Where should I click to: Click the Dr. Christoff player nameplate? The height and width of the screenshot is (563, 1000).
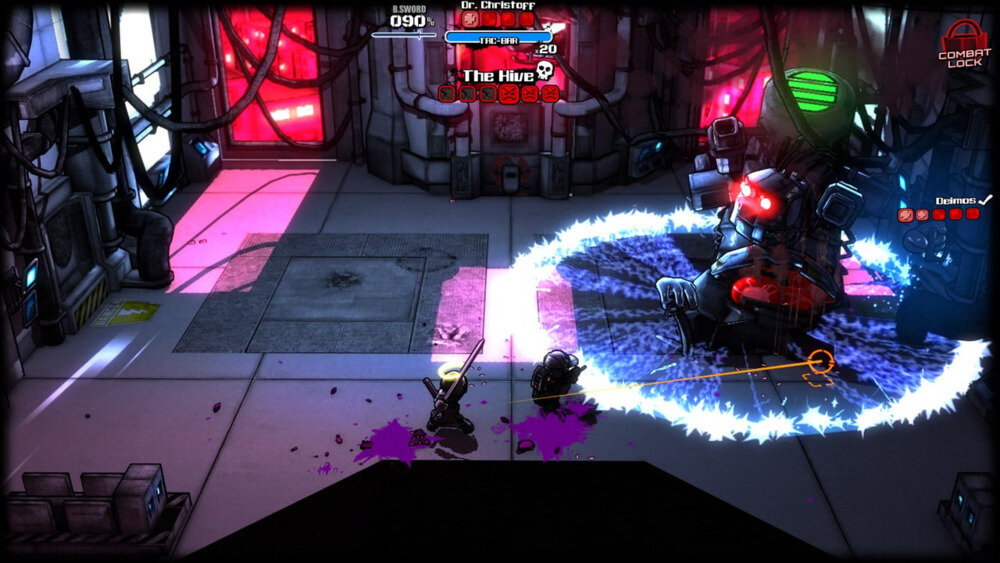[497, 5]
